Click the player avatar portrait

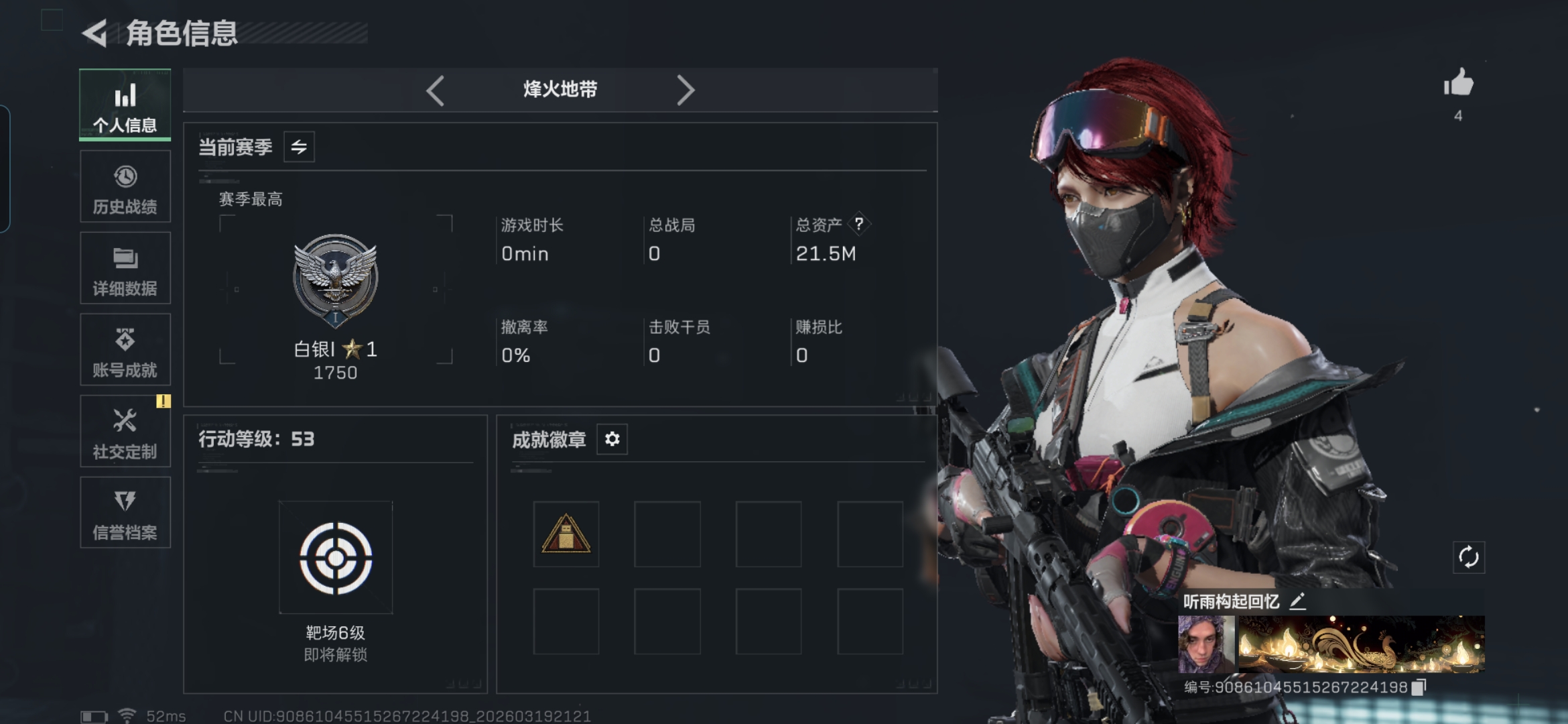tap(1206, 644)
